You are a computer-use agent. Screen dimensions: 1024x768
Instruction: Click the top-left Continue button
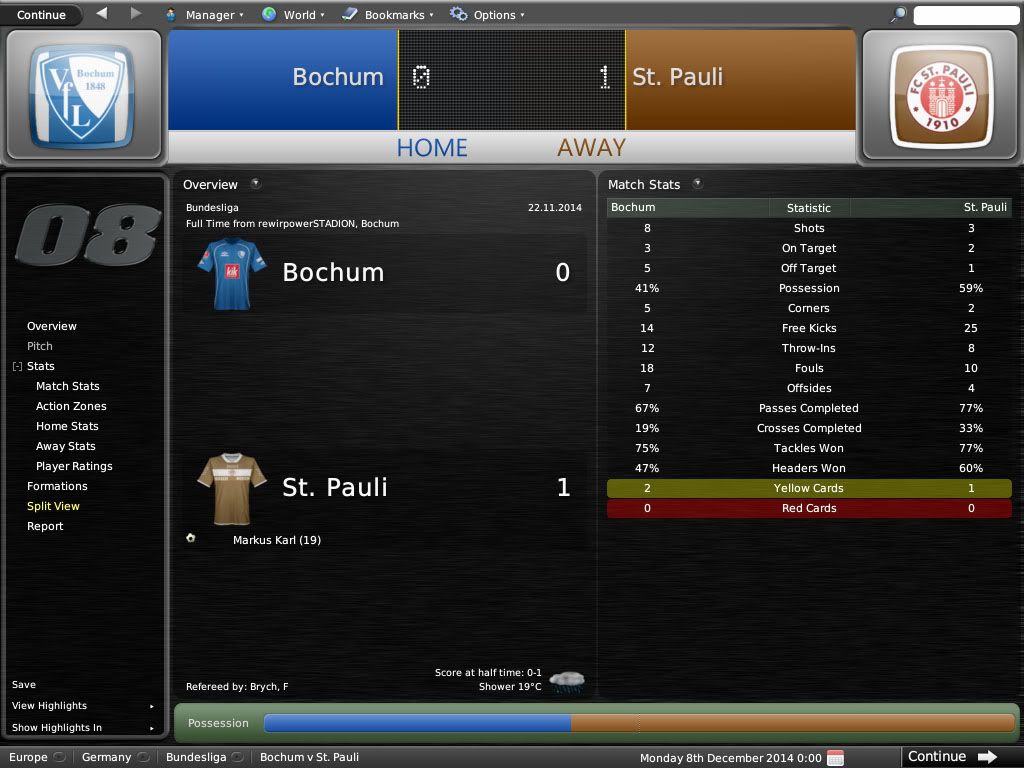42,15
